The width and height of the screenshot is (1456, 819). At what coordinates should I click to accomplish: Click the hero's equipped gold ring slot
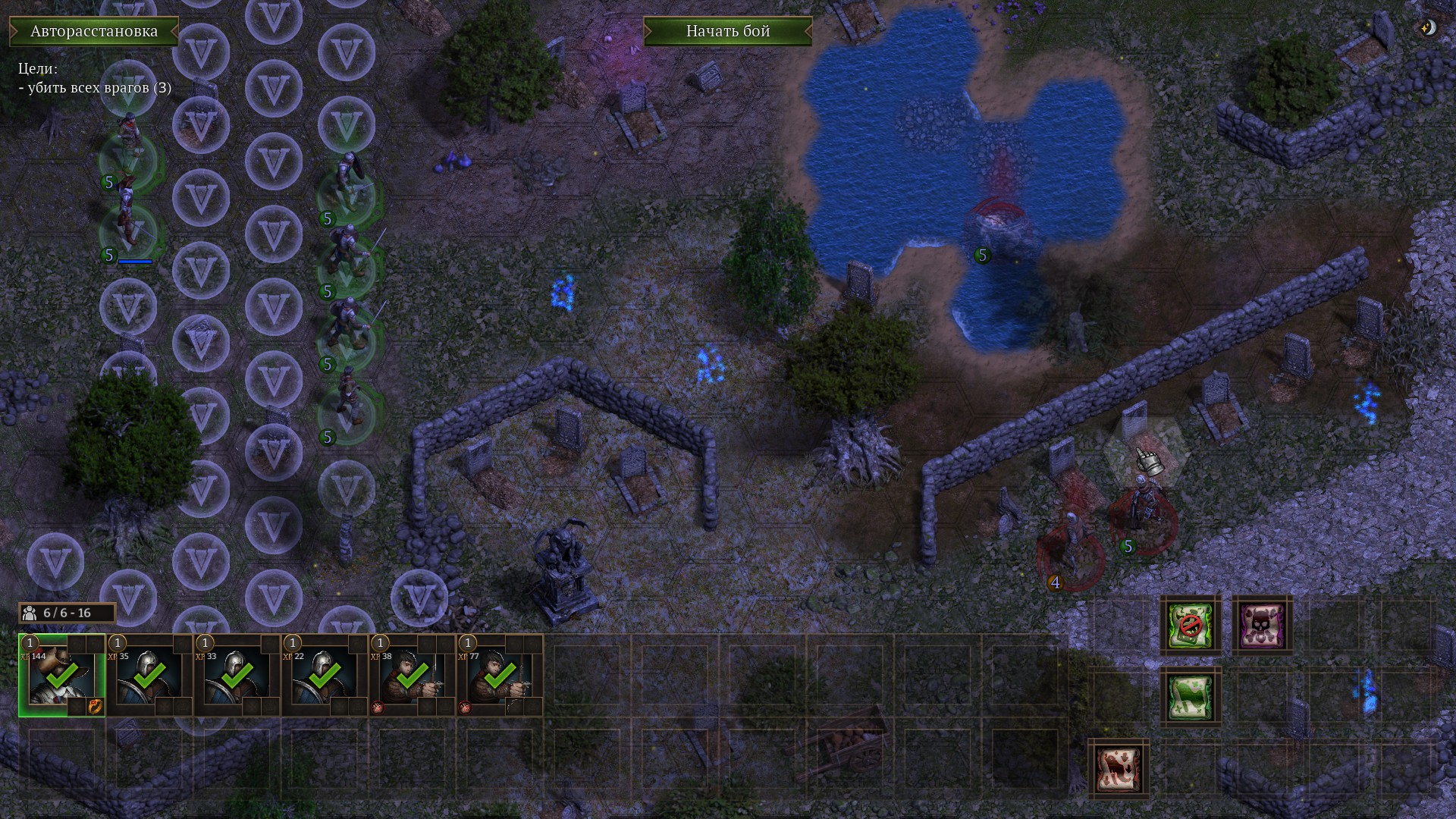[x=96, y=707]
